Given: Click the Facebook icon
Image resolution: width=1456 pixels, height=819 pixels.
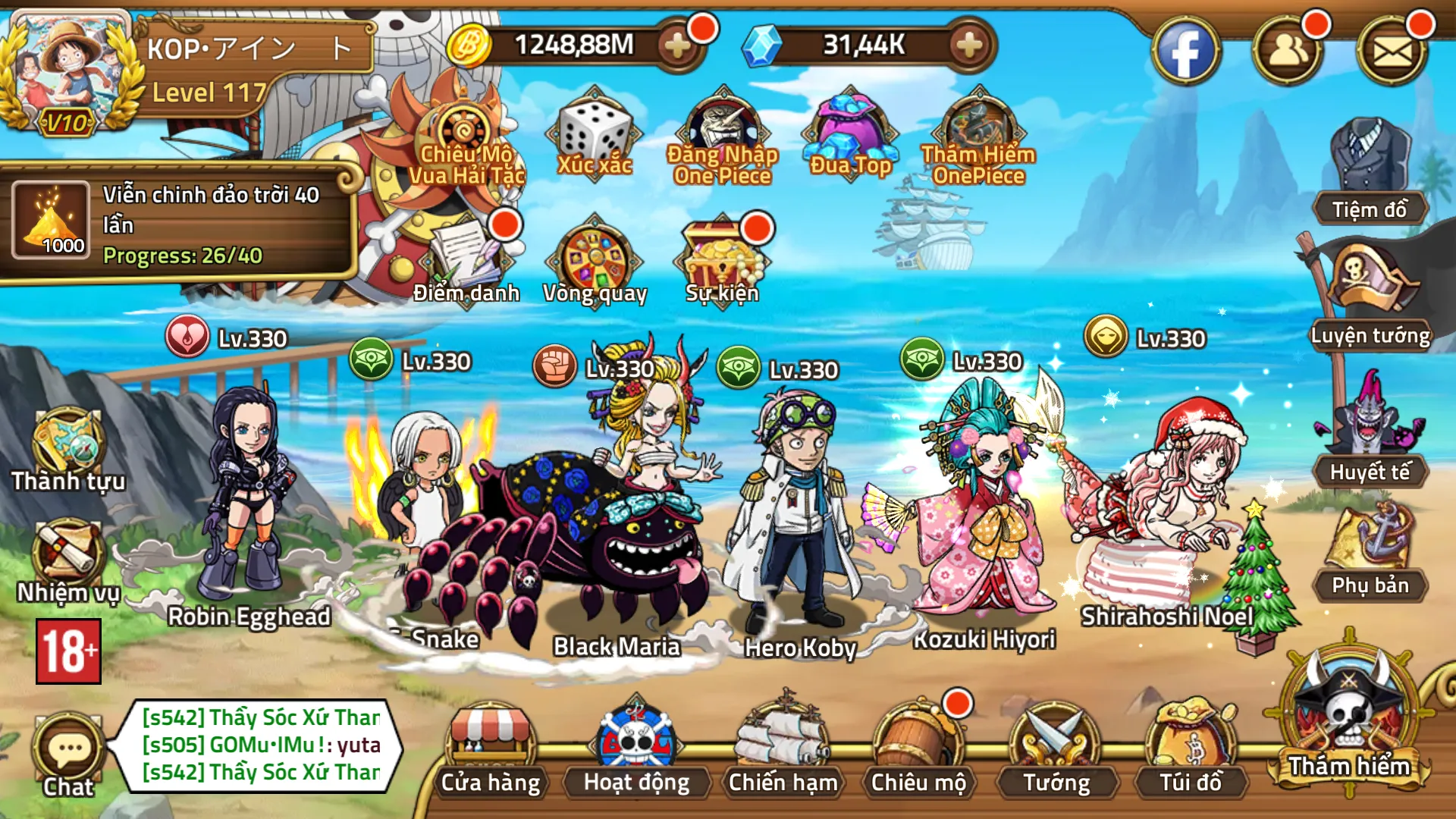Looking at the screenshot, I should (1185, 52).
